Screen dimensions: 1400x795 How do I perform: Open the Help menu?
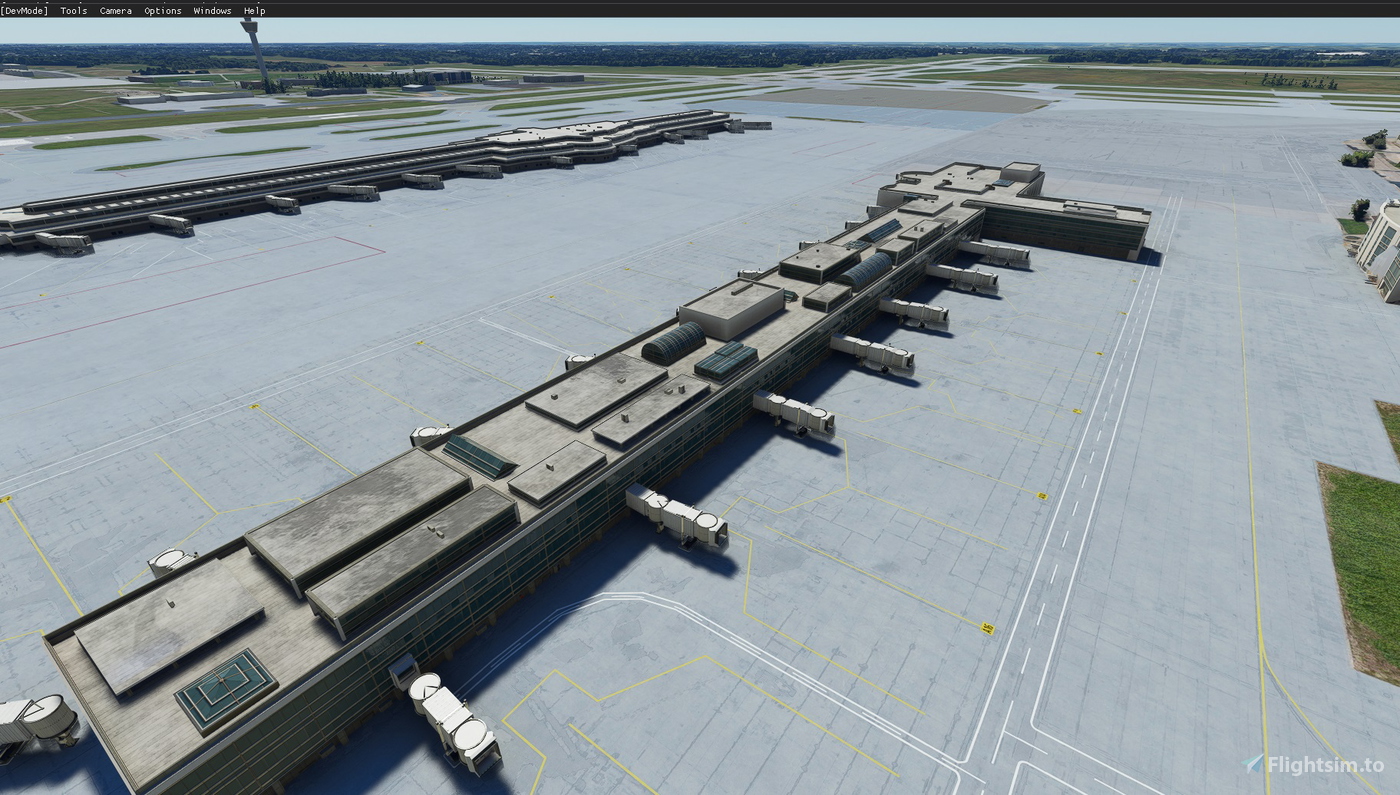pos(252,10)
